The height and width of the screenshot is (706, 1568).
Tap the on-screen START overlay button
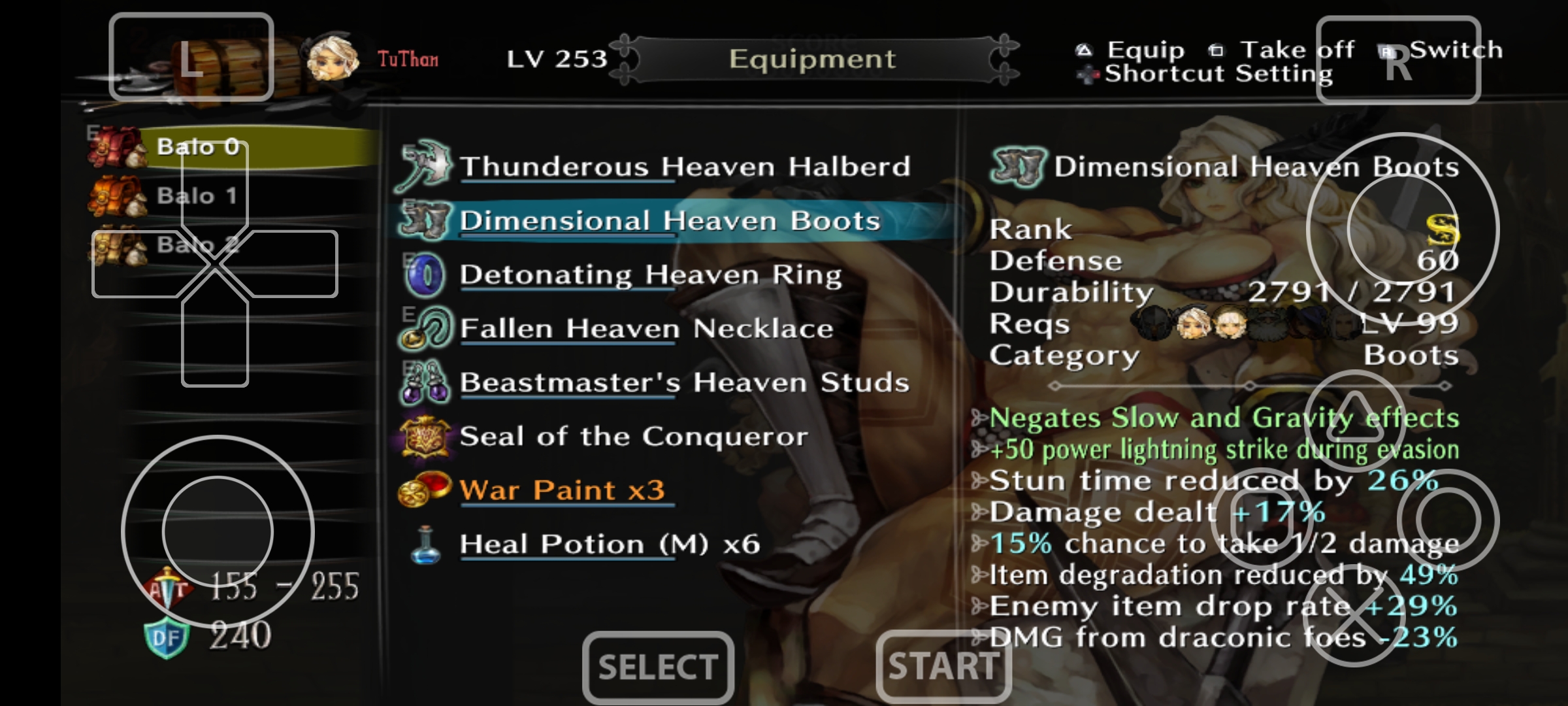(943, 667)
